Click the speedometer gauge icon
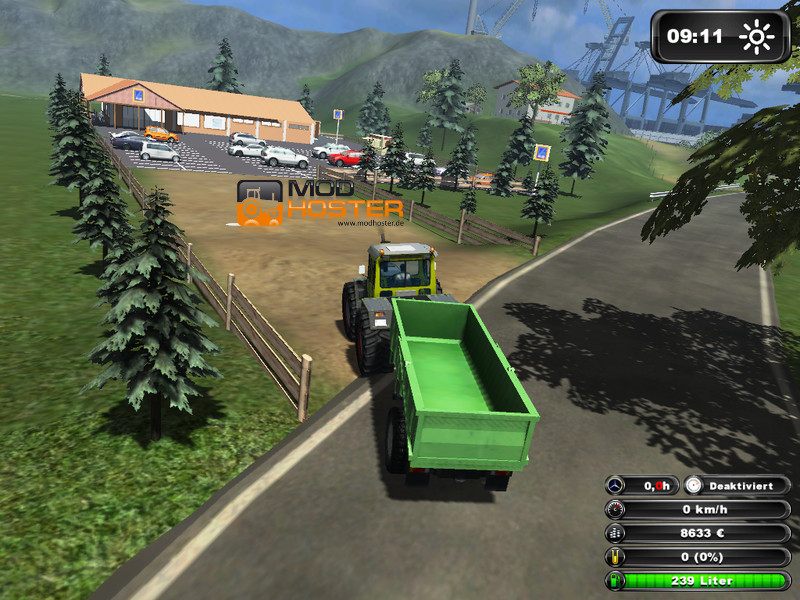The width and height of the screenshot is (800, 600). (x=616, y=509)
